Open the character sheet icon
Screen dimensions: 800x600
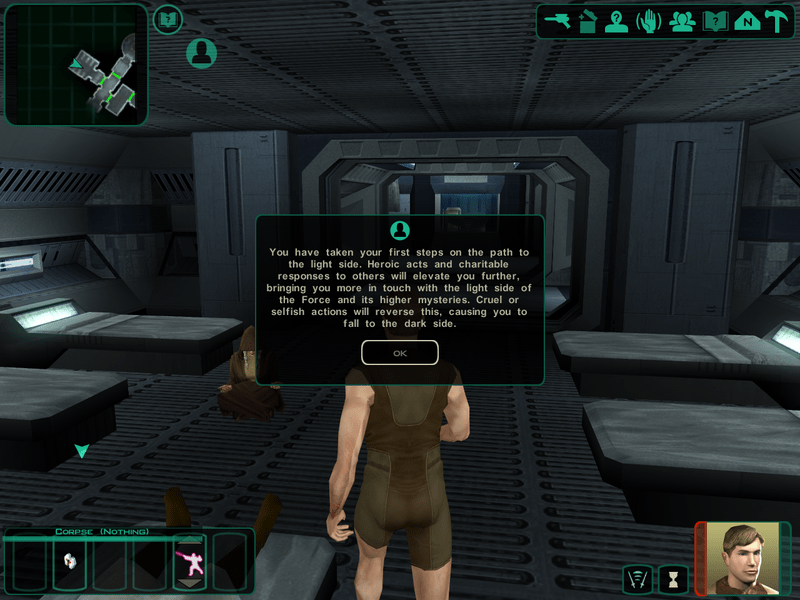(617, 21)
